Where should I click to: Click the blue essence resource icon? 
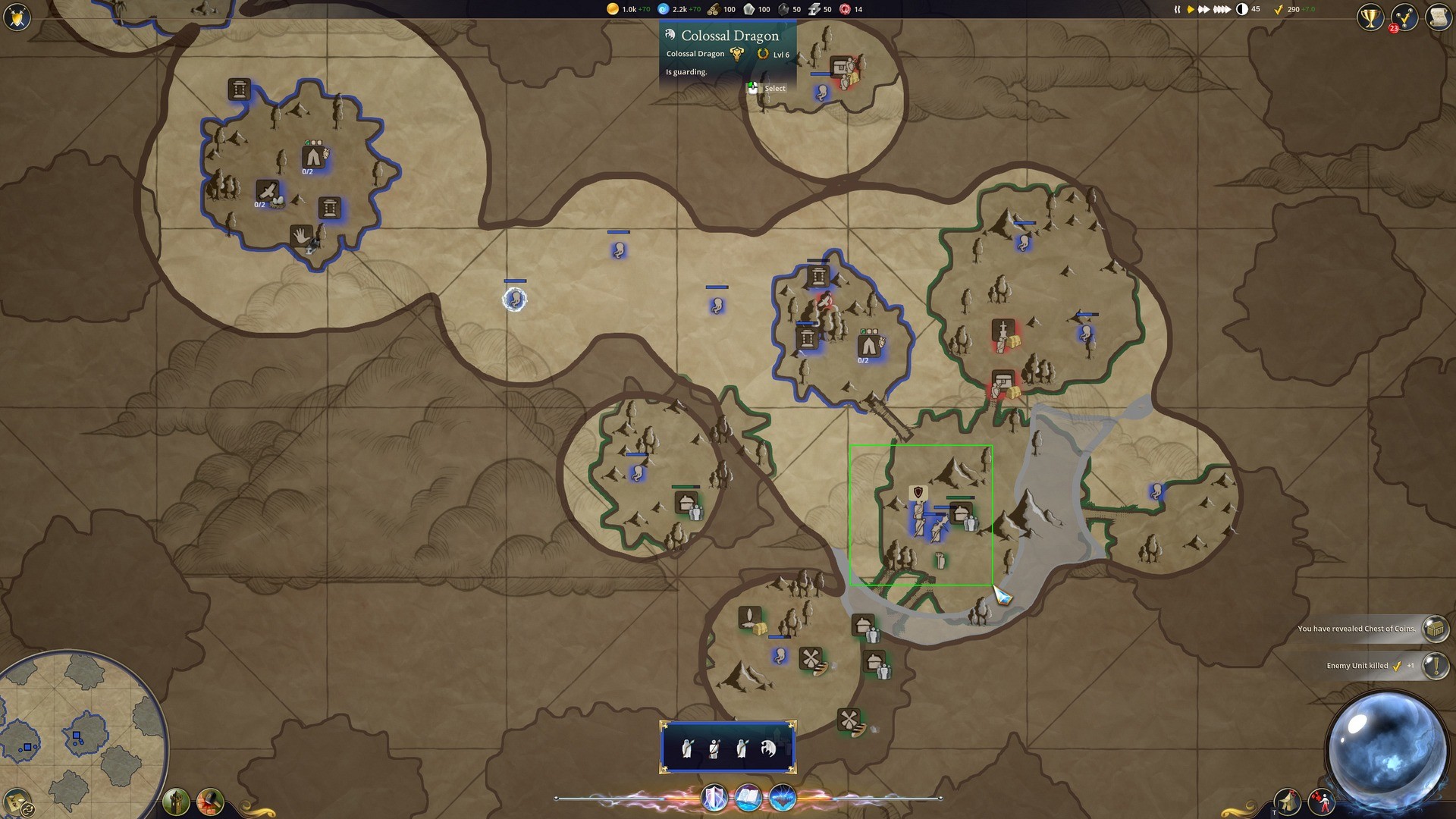click(664, 9)
